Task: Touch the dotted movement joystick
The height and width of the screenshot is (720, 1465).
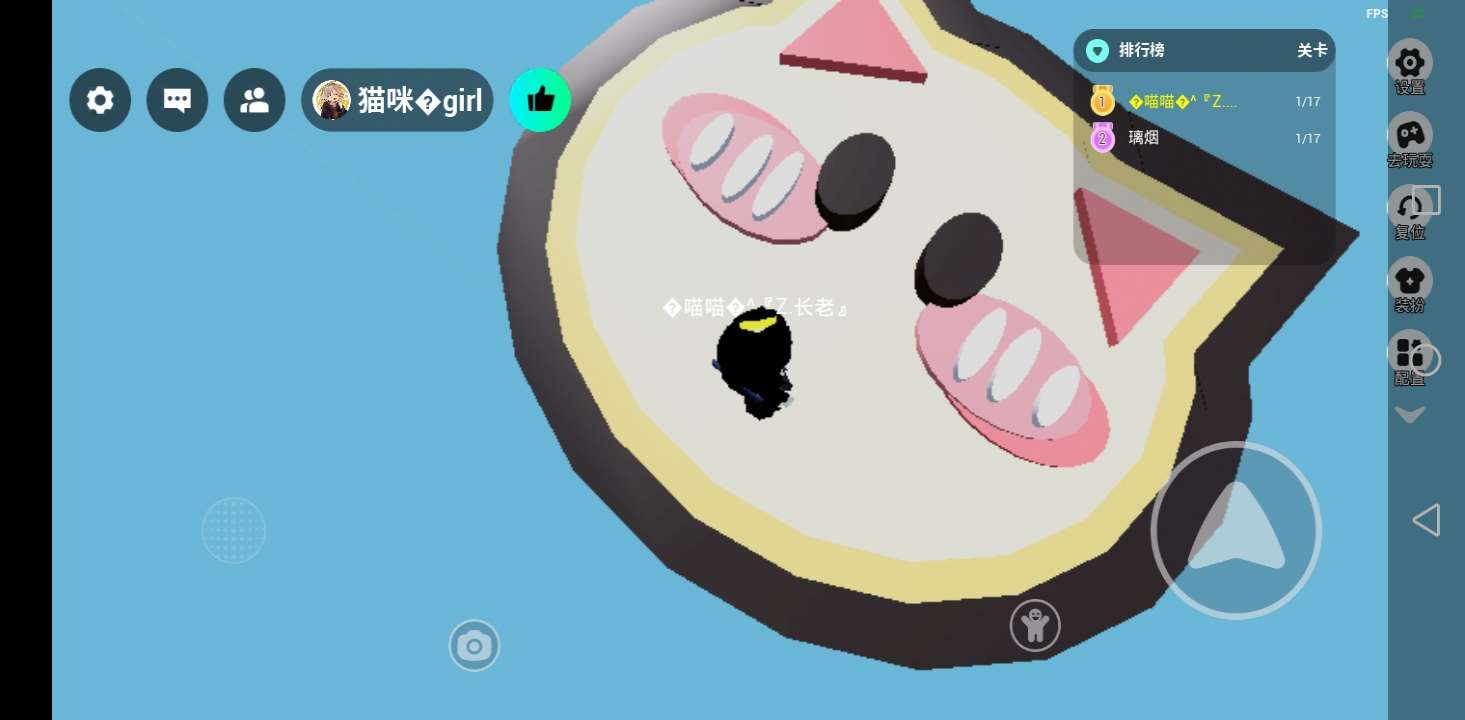Action: pyautogui.click(x=233, y=530)
